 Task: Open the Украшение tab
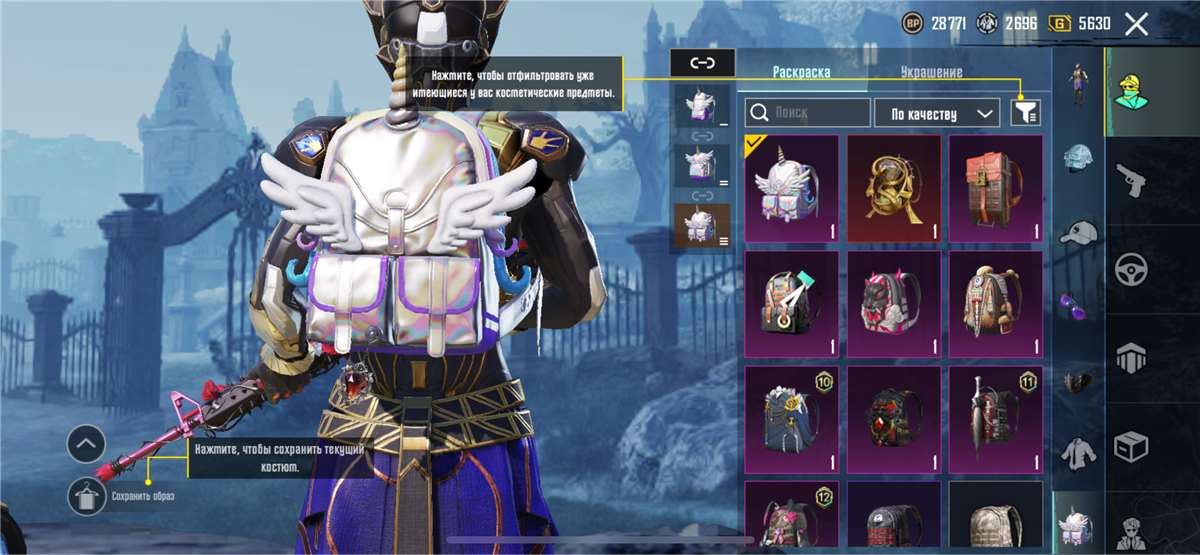[x=930, y=72]
